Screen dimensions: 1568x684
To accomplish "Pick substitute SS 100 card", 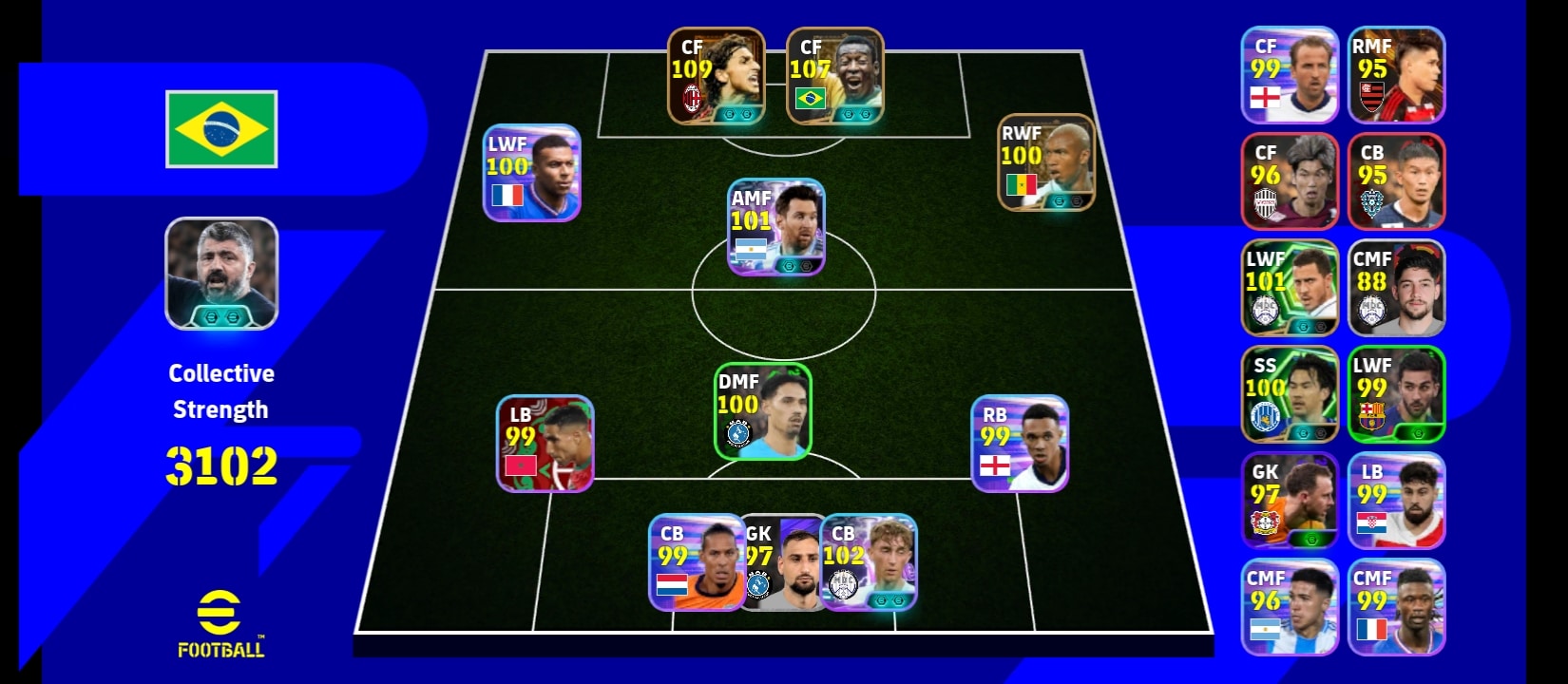I will [1290, 394].
